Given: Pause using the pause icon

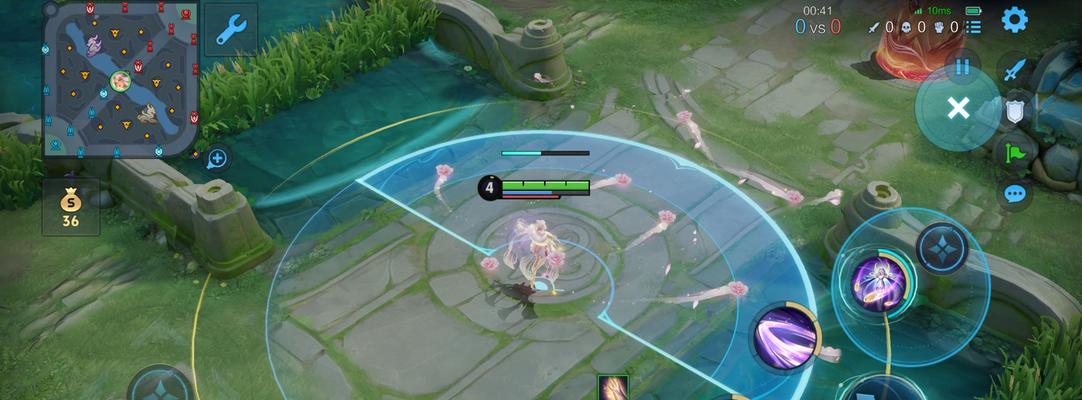Looking at the screenshot, I should click(x=962, y=67).
